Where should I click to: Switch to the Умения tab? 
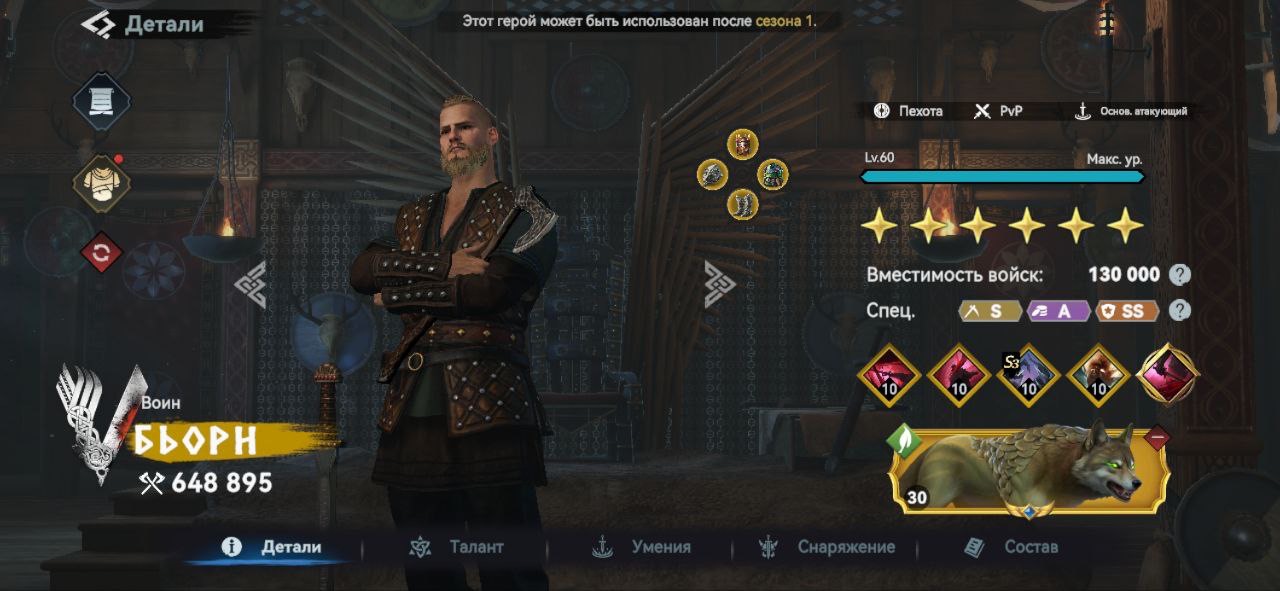pyautogui.click(x=642, y=547)
